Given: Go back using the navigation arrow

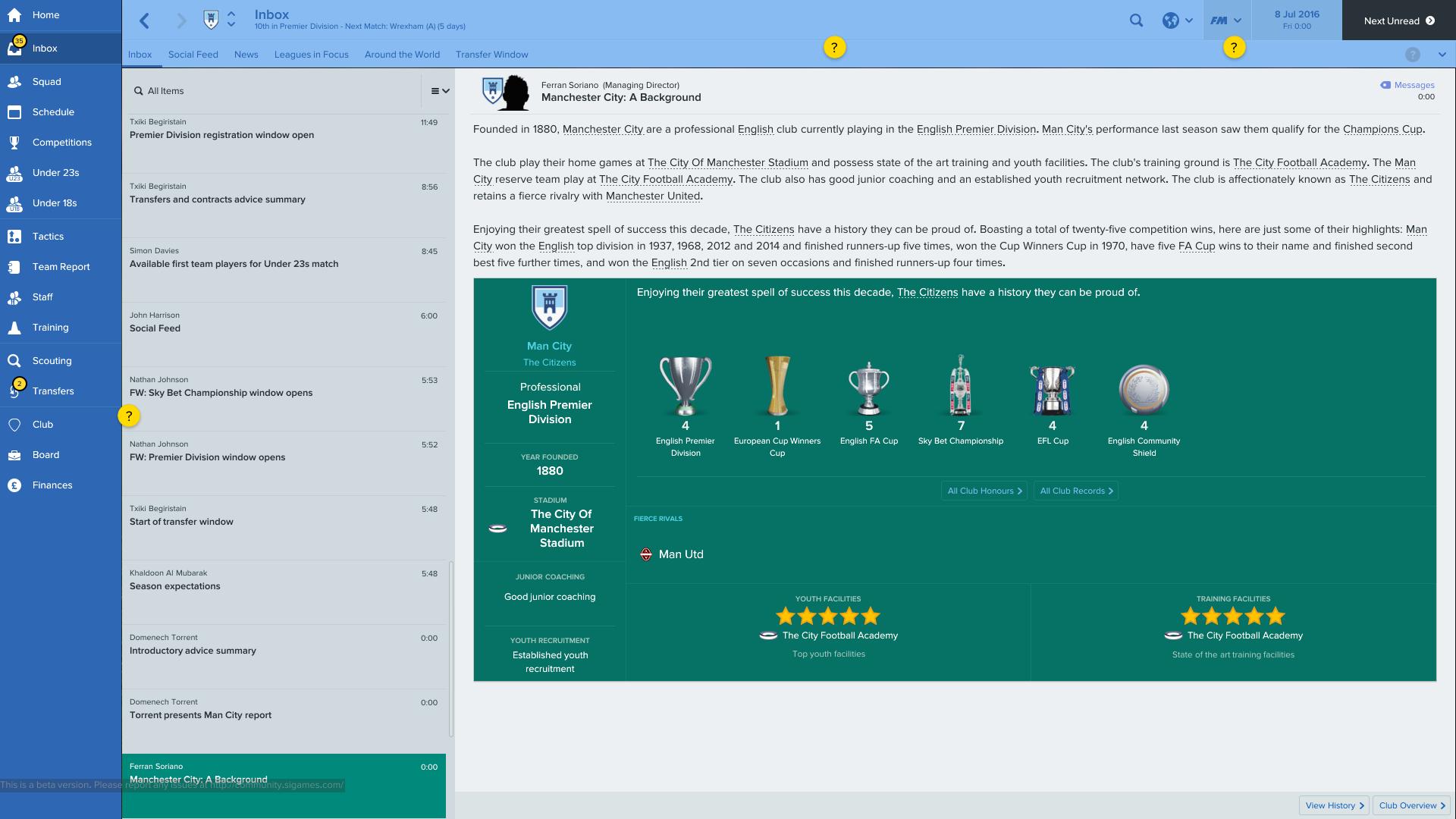Looking at the screenshot, I should point(144,20).
